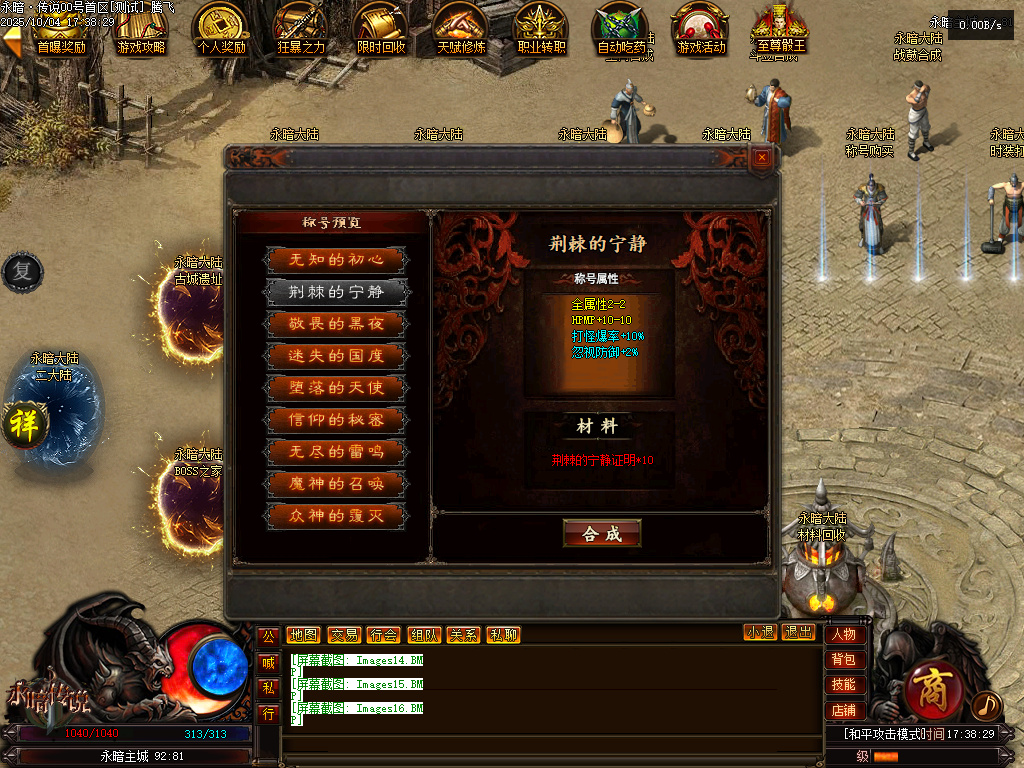Choose the 敬畏的黑夜 title entry

pos(336,324)
